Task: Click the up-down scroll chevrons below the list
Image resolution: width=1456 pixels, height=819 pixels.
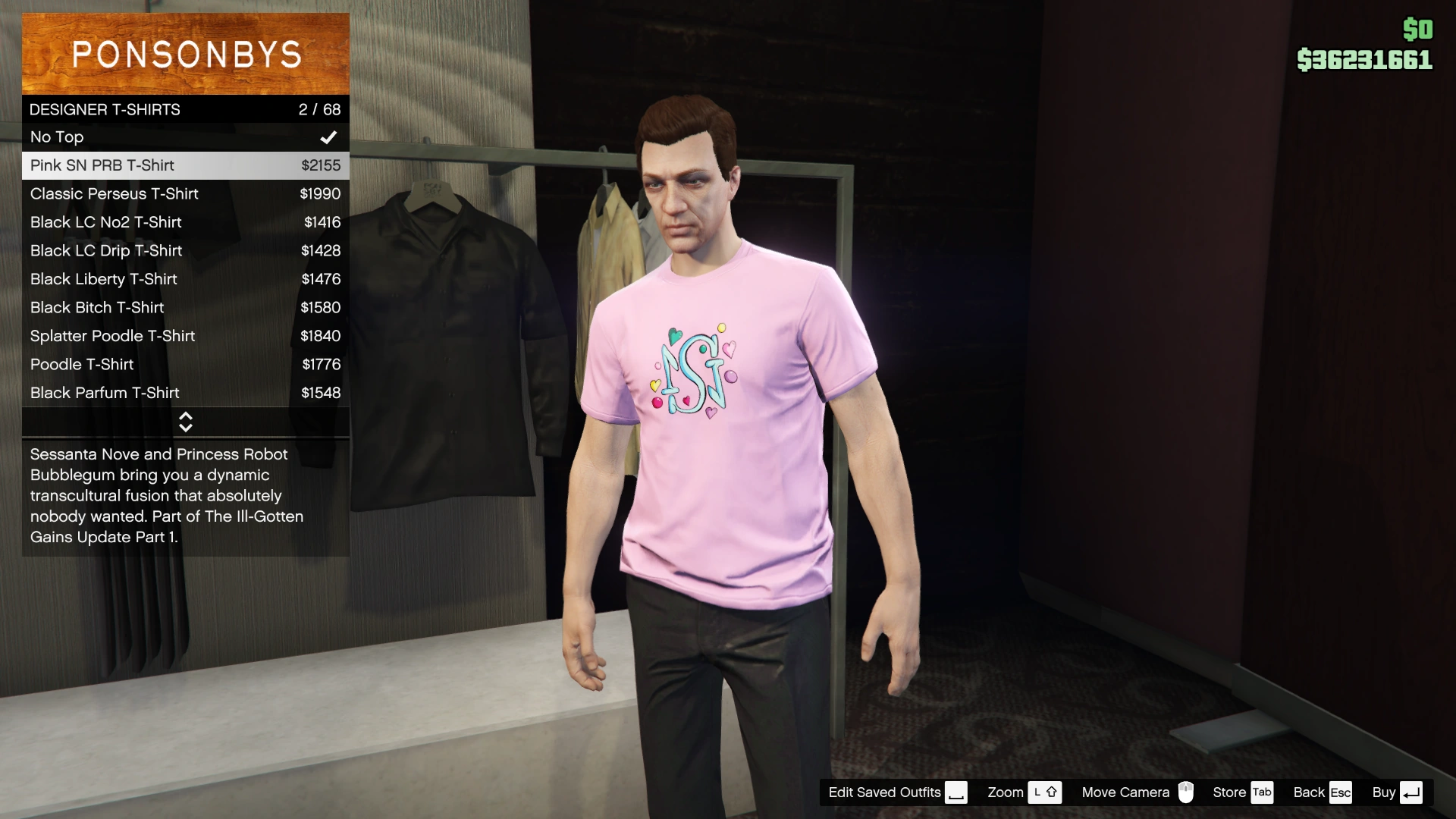Action: pyautogui.click(x=185, y=422)
